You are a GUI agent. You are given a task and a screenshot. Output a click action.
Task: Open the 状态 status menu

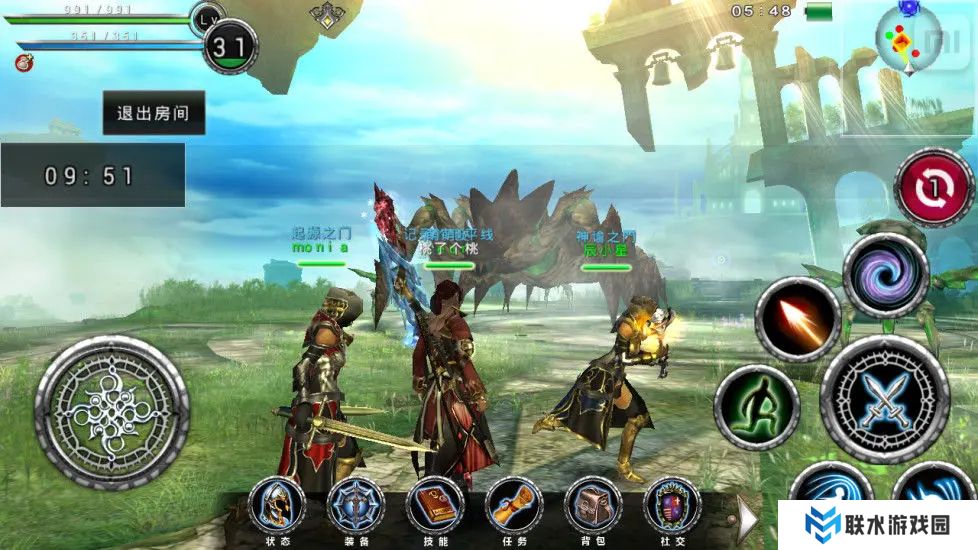click(x=276, y=504)
